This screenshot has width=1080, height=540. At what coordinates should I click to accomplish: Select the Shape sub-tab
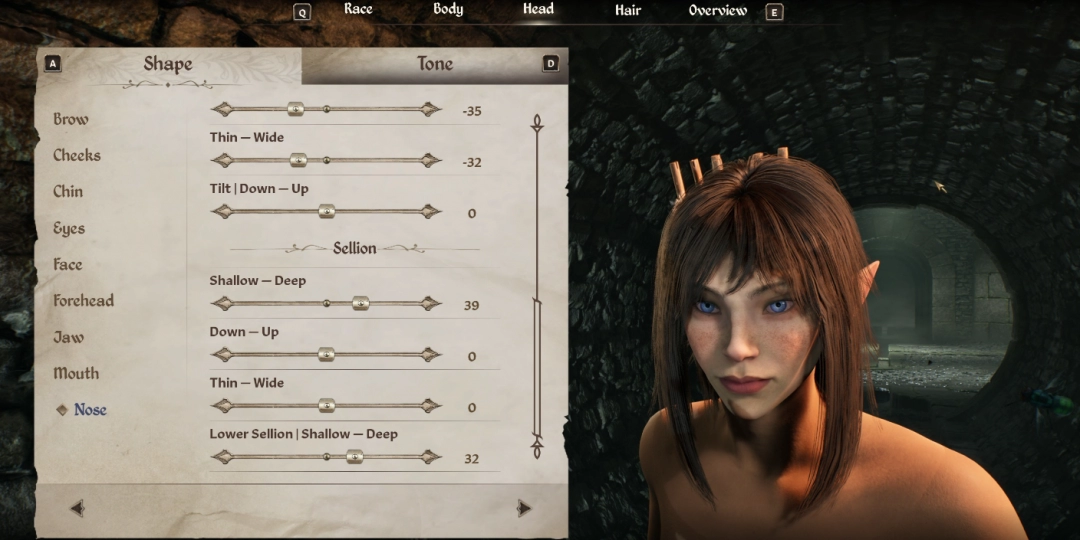[x=167, y=64]
